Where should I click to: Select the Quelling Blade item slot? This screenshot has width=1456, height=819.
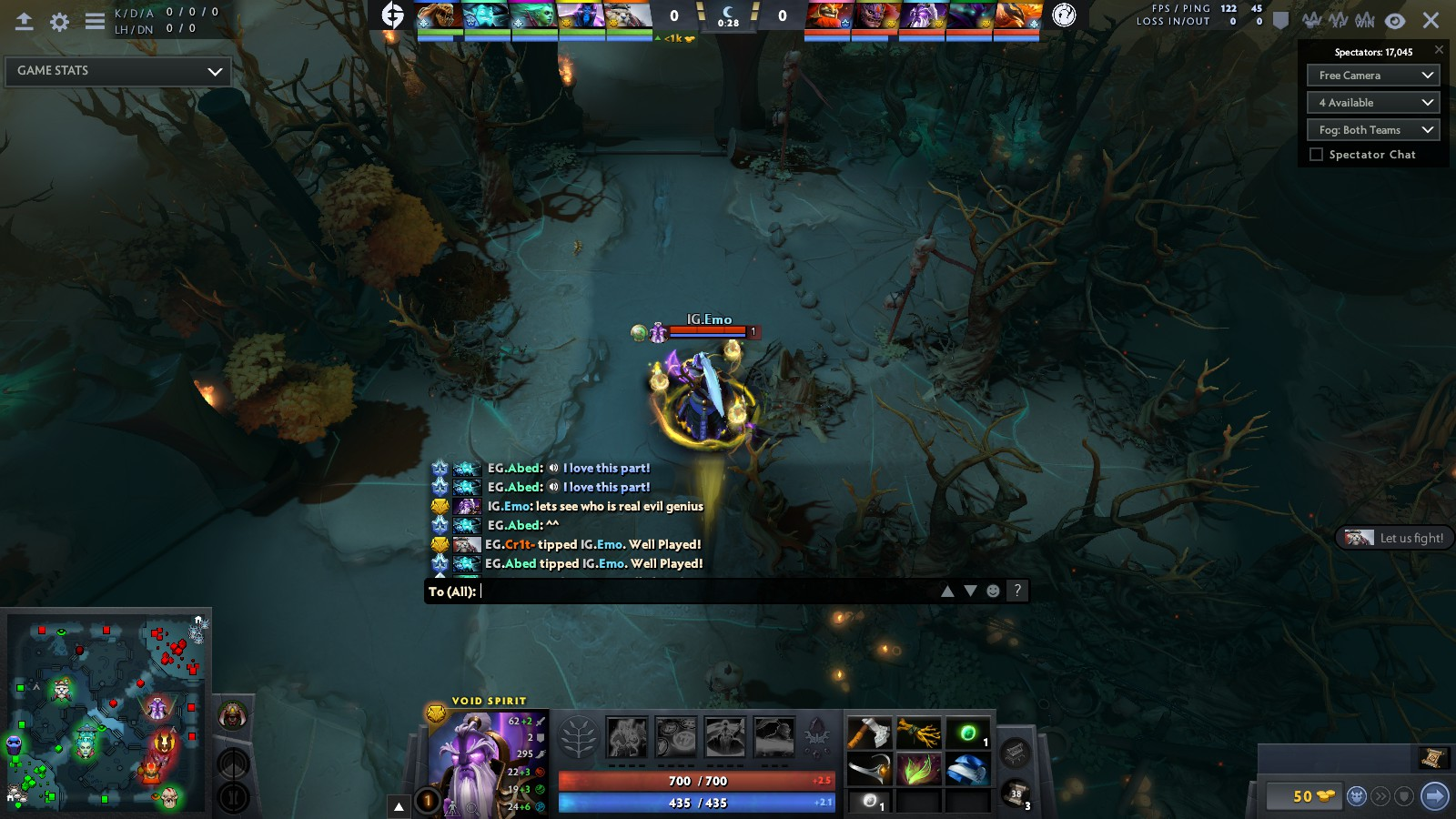point(869,733)
